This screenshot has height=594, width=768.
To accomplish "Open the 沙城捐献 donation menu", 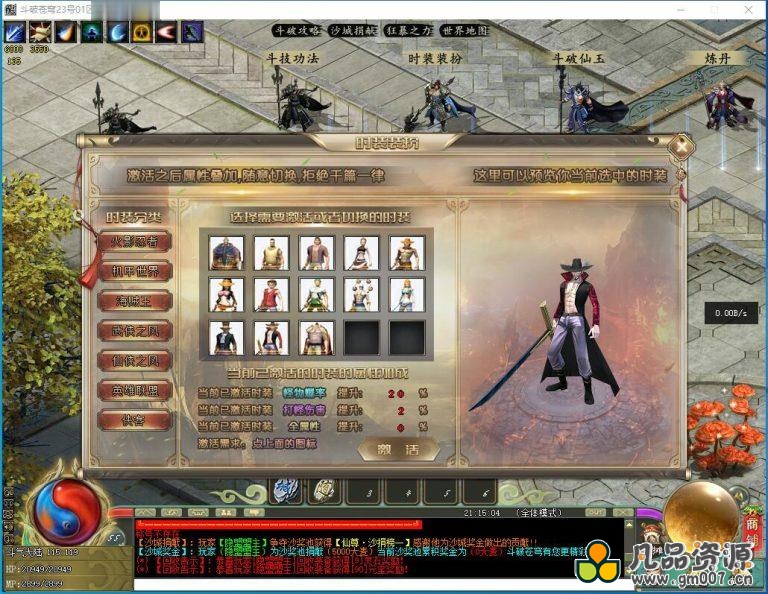I will 354,30.
